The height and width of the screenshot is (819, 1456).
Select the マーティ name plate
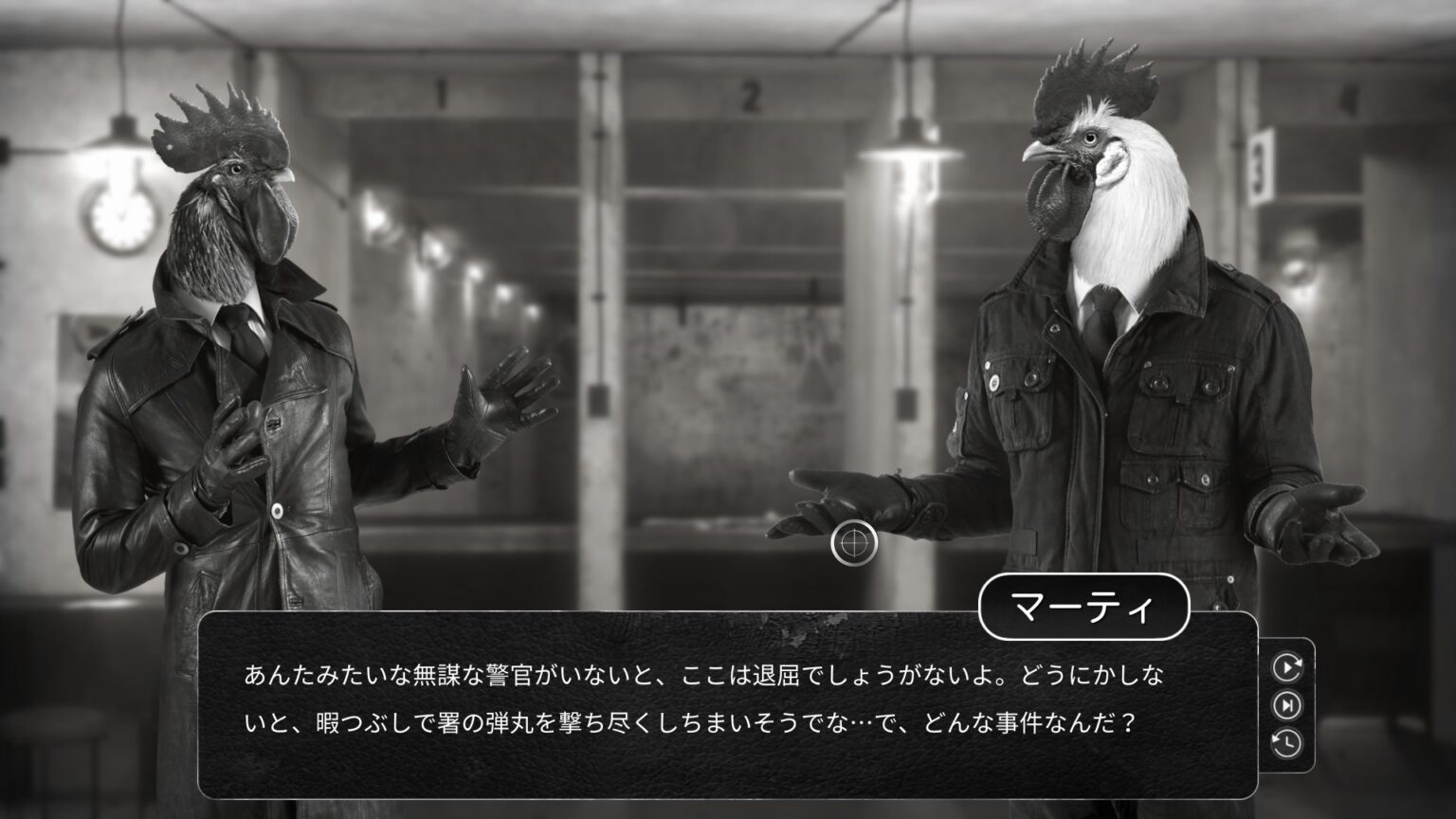(x=1083, y=608)
